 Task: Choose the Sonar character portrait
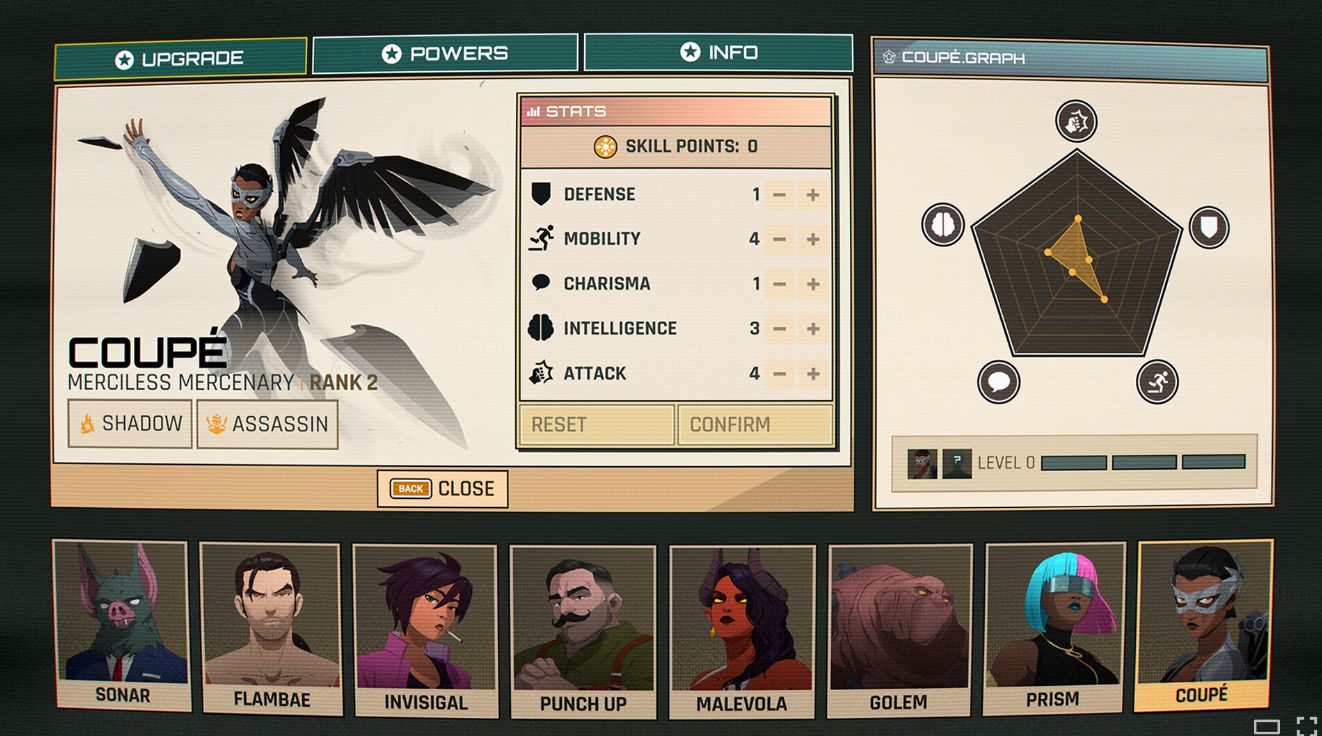[x=120, y=625]
